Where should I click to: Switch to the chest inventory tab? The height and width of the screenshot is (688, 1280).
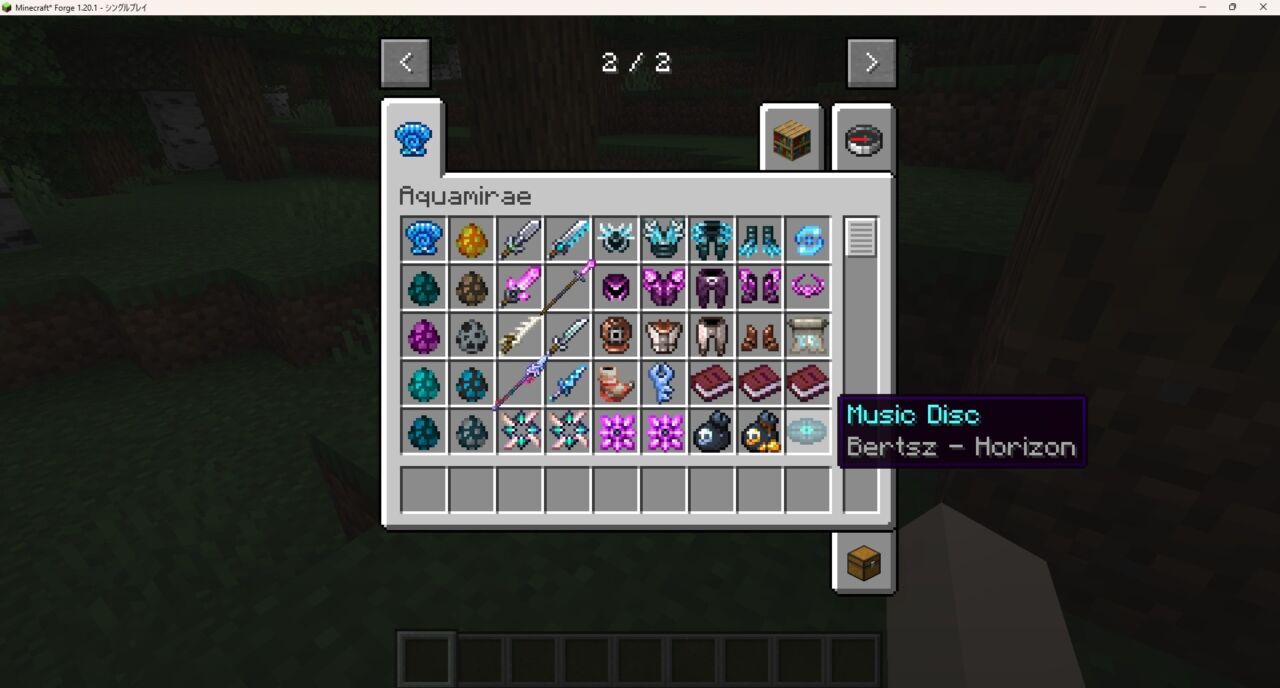coord(863,563)
